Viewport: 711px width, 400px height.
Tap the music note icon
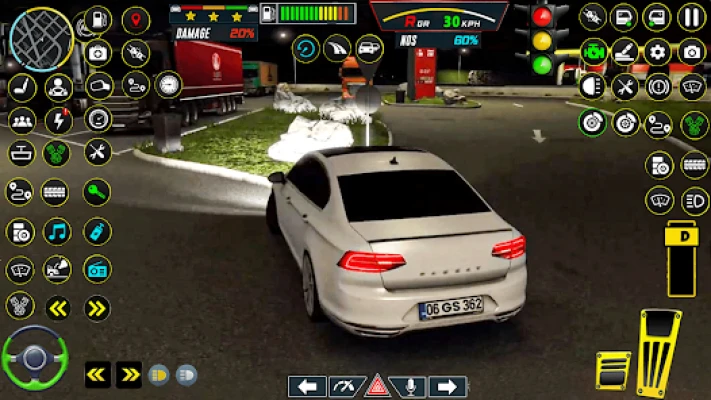click(57, 232)
